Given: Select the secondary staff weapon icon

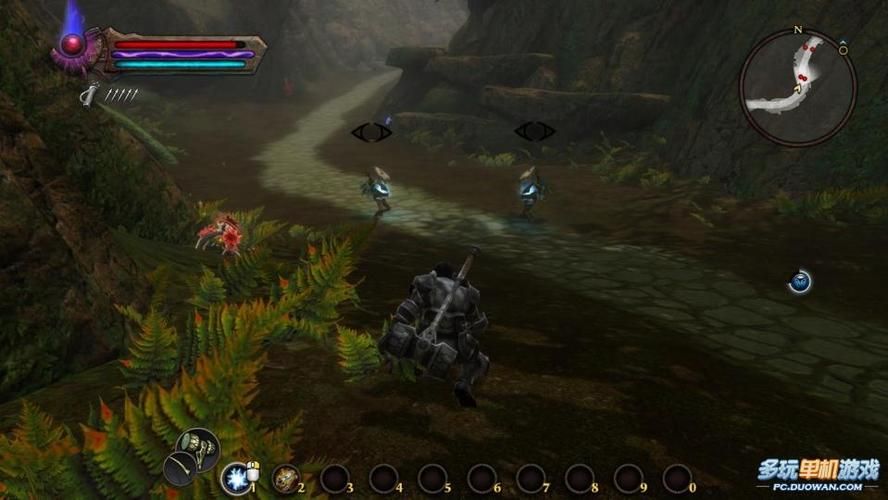Looking at the screenshot, I should [181, 467].
